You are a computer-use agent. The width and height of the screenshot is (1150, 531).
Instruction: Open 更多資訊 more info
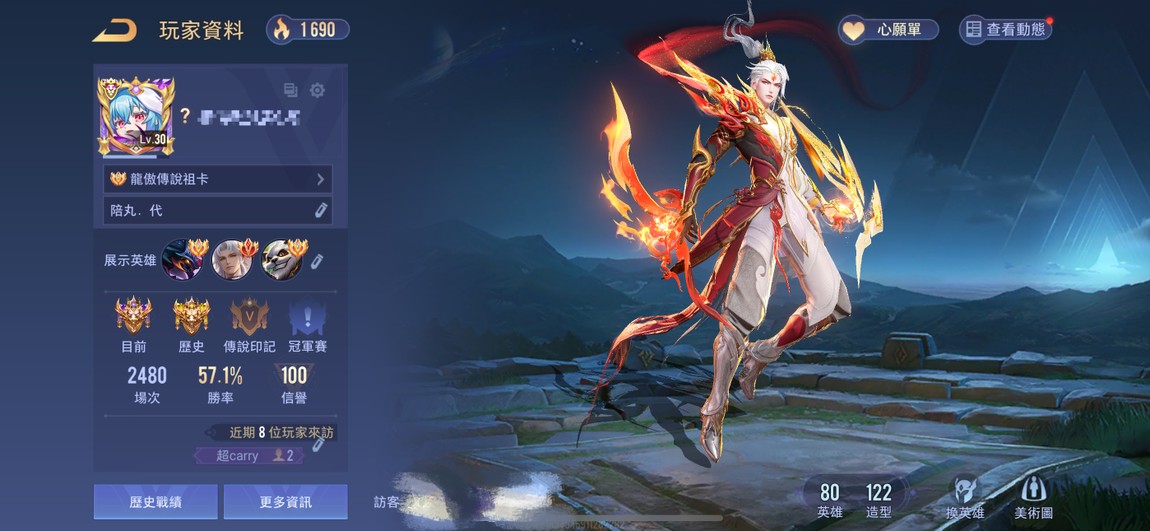coord(285,501)
